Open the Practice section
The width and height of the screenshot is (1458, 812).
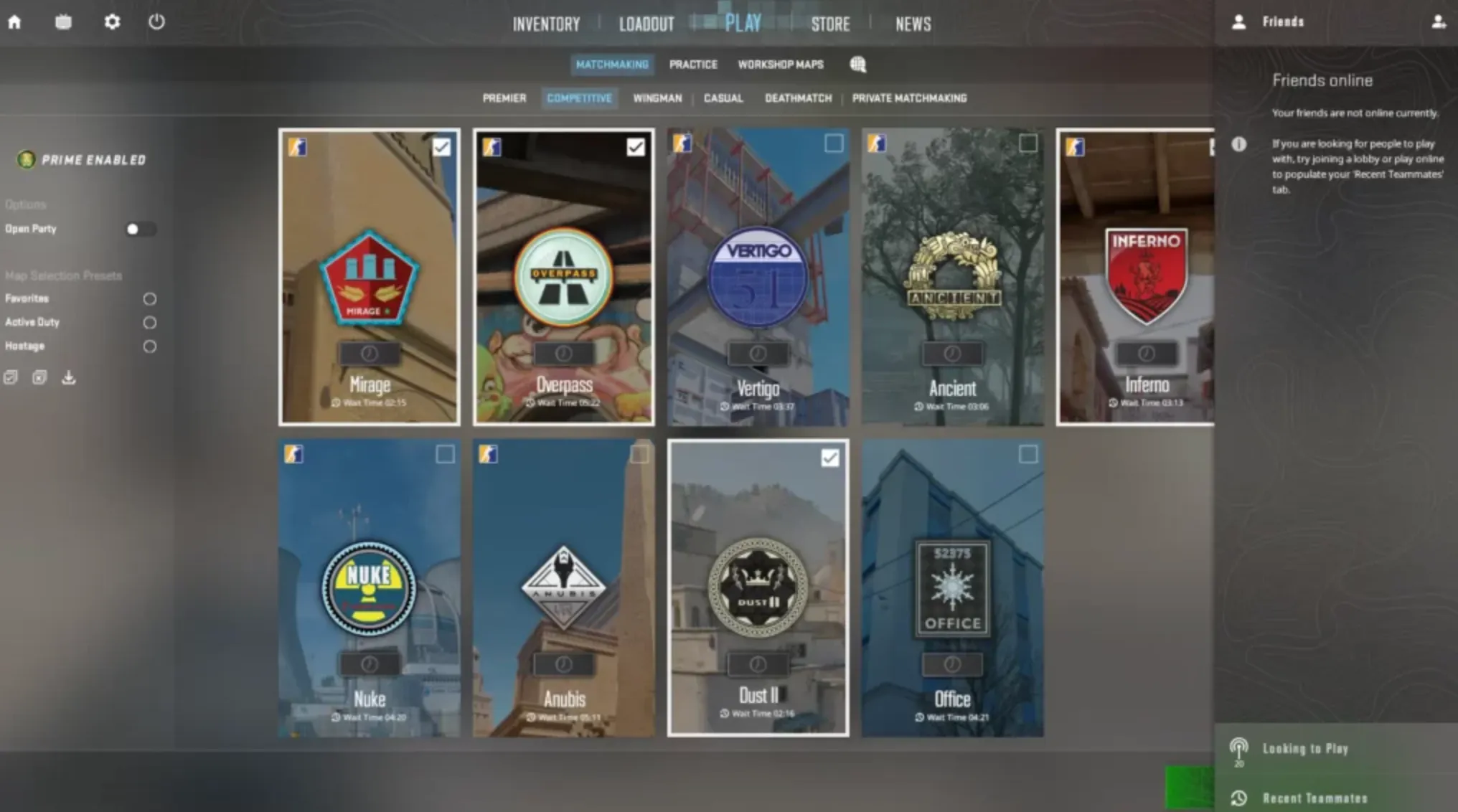pos(692,65)
